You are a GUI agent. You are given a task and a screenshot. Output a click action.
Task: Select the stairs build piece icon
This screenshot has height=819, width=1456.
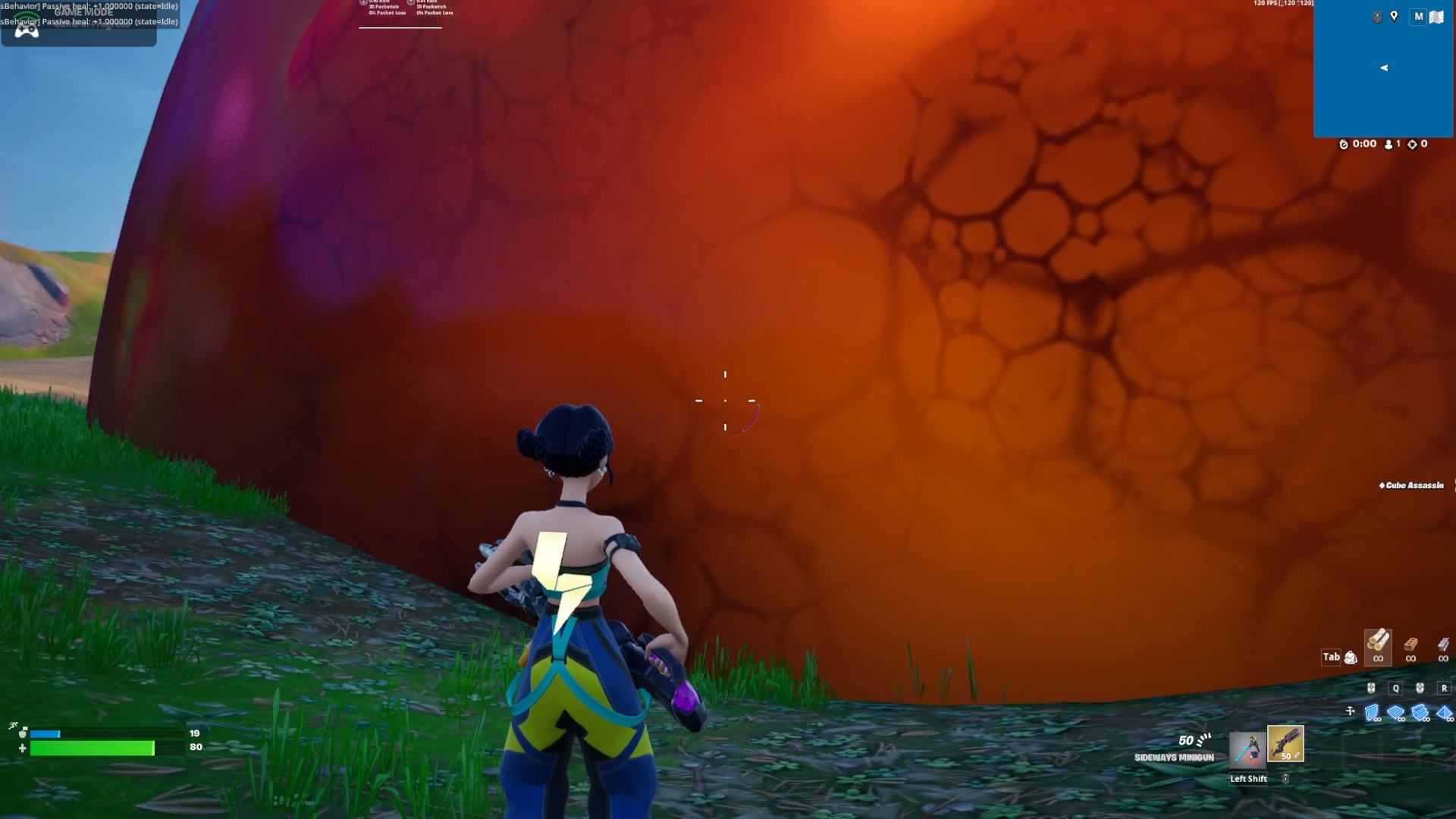1420,713
